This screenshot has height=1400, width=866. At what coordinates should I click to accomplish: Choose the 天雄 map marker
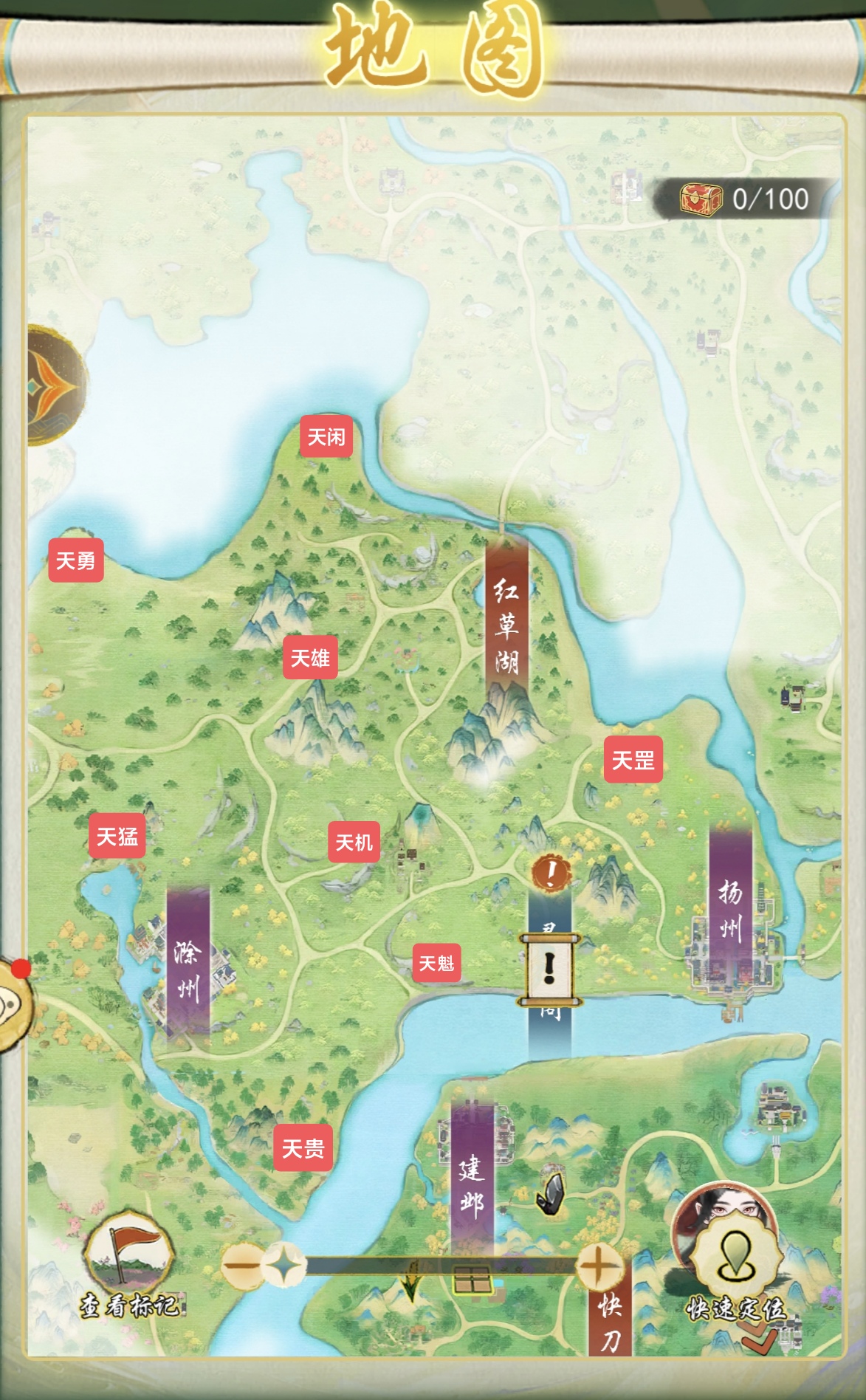tap(310, 658)
